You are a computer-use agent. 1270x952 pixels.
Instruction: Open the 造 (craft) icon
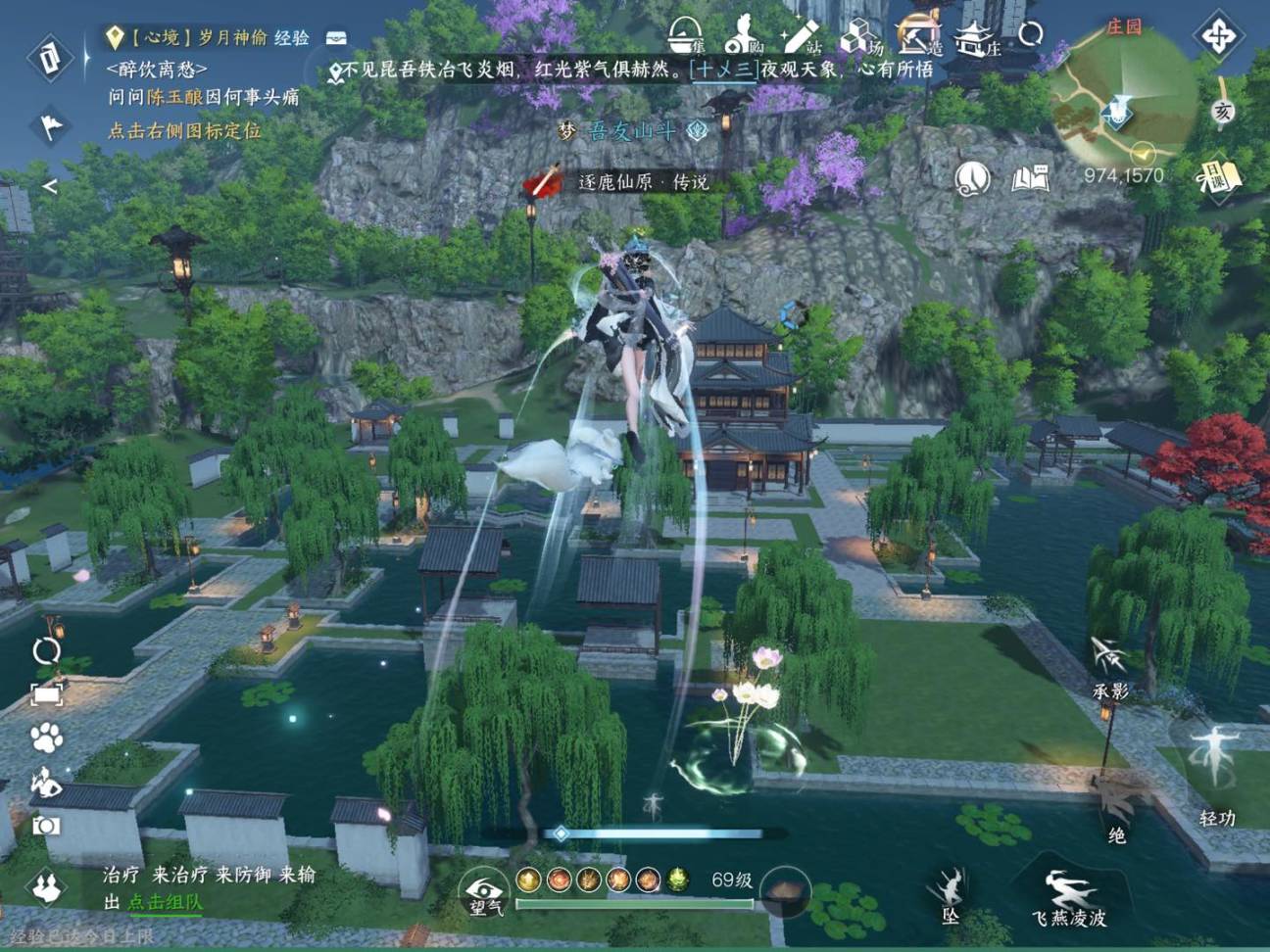coord(915,37)
